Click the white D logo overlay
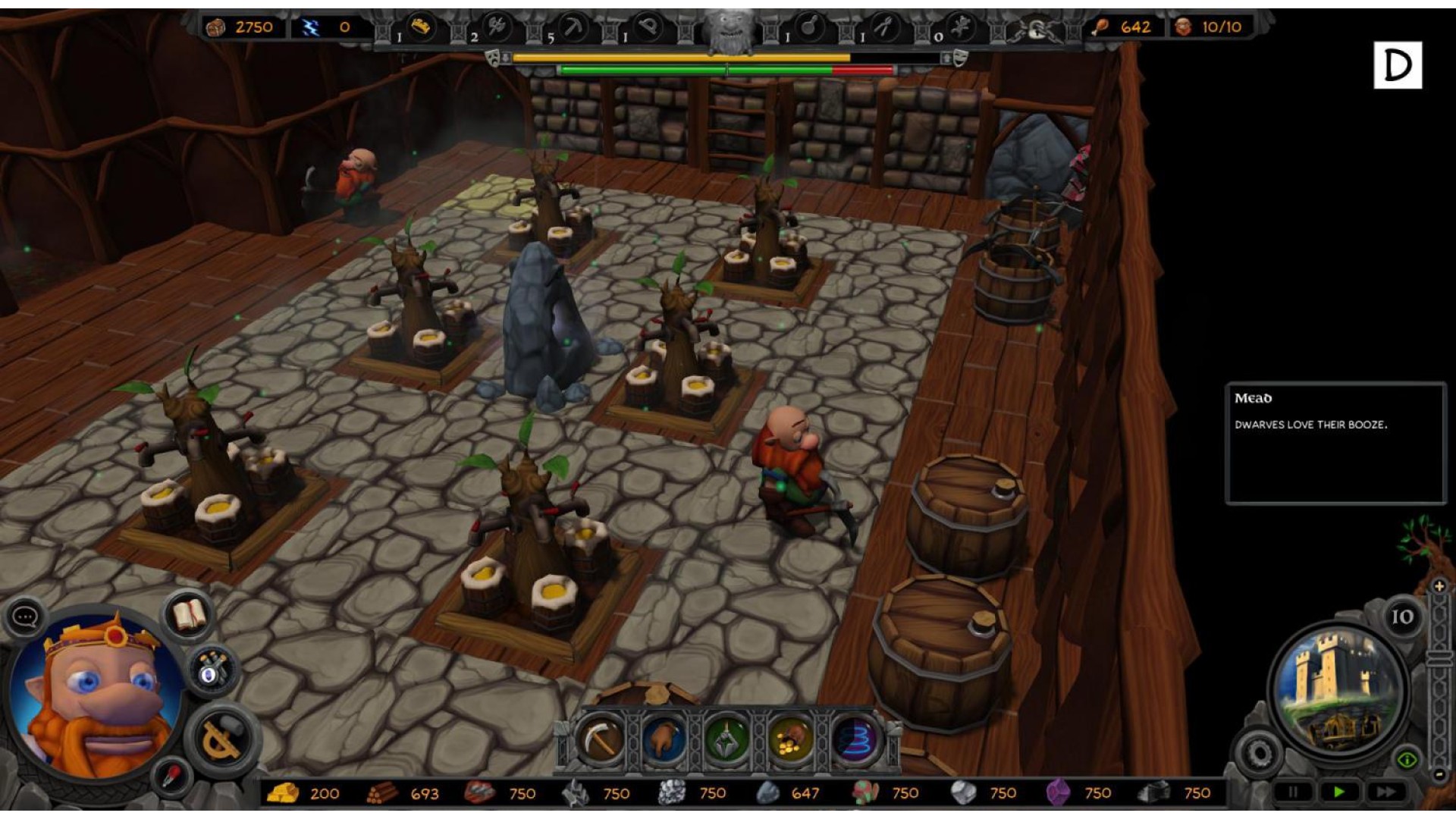This screenshot has height=819, width=1456. click(x=1397, y=65)
